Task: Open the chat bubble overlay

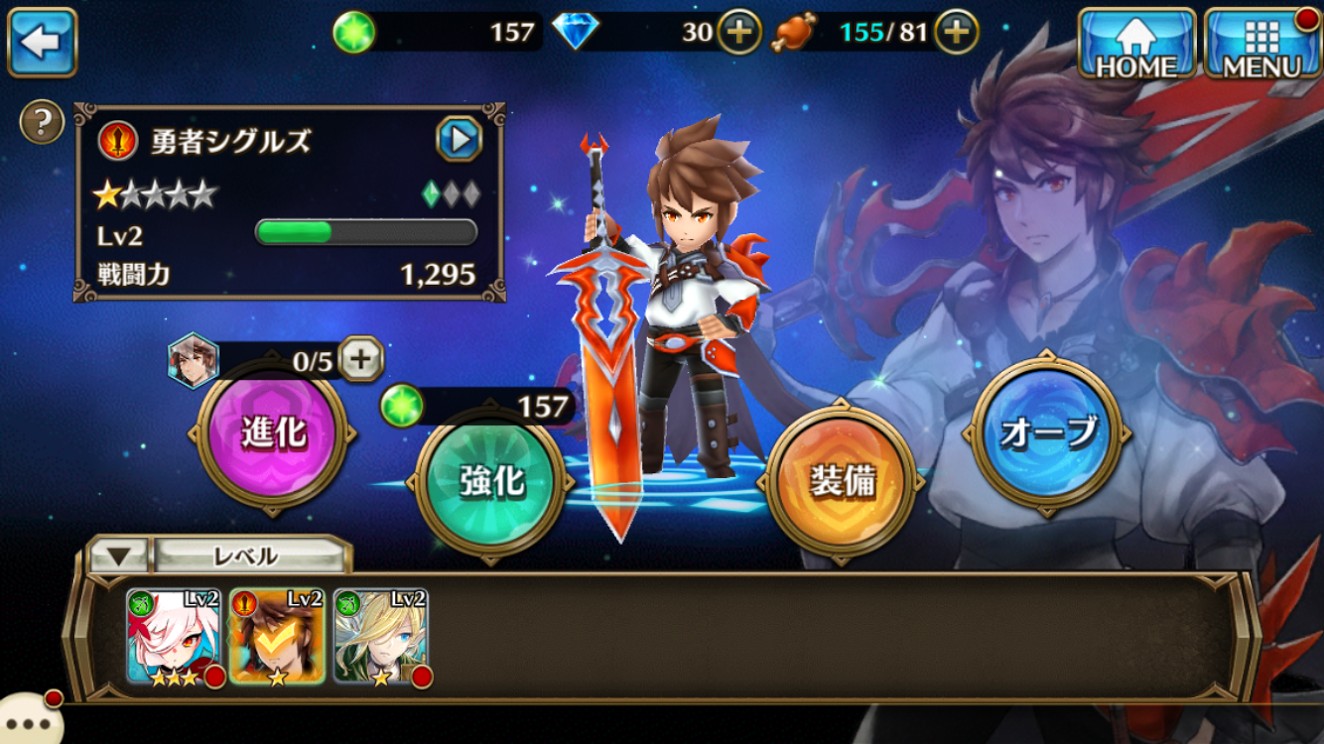Action: 26,720
